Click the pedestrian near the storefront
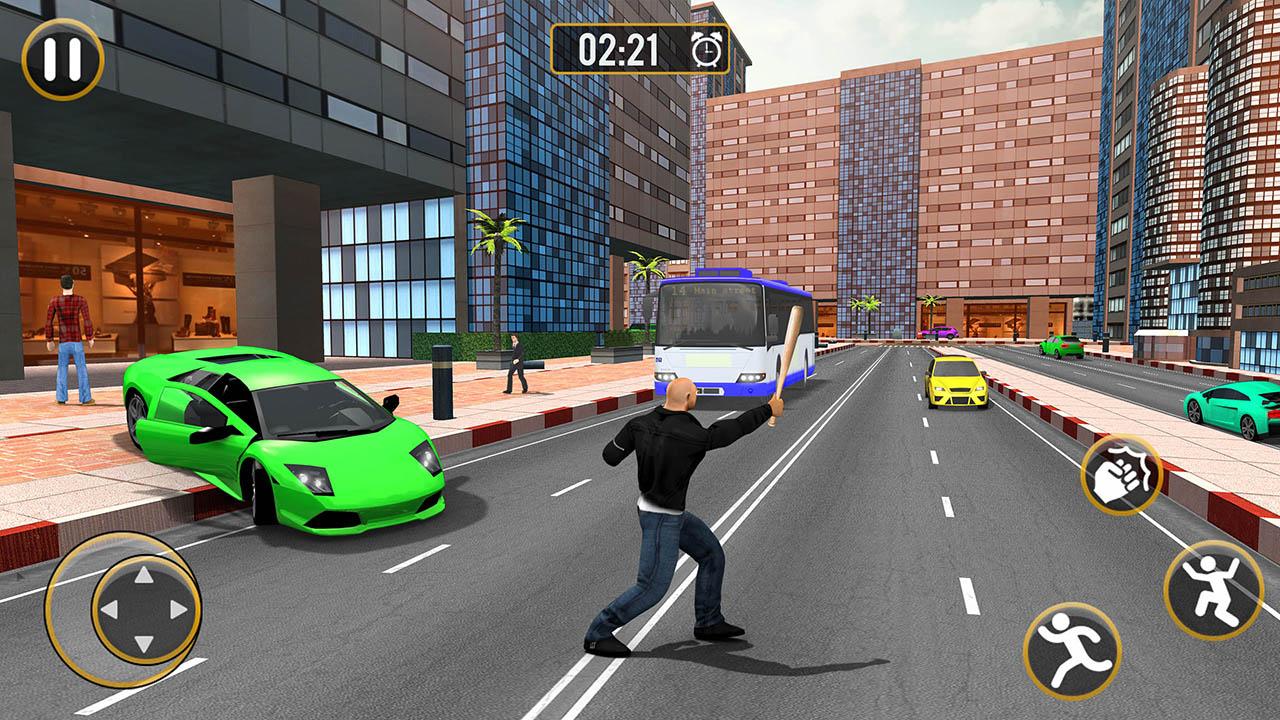 pyautogui.click(x=517, y=365)
